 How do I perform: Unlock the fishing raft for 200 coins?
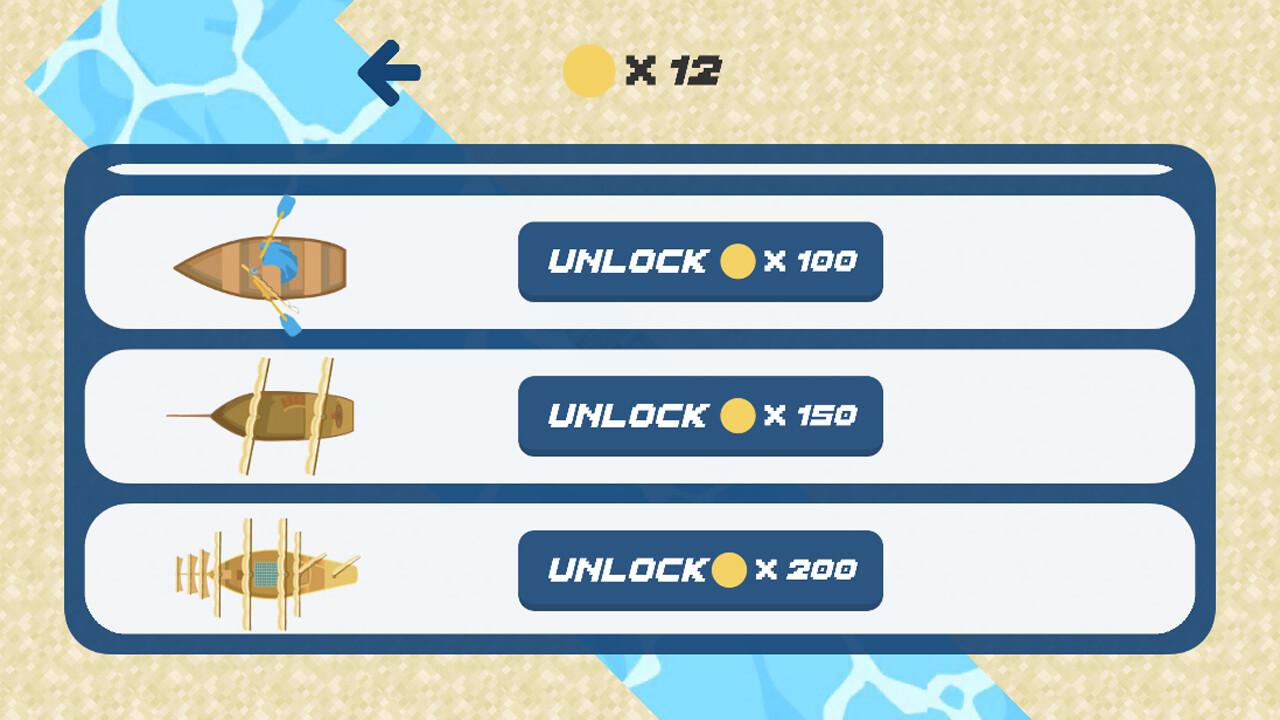(x=699, y=571)
